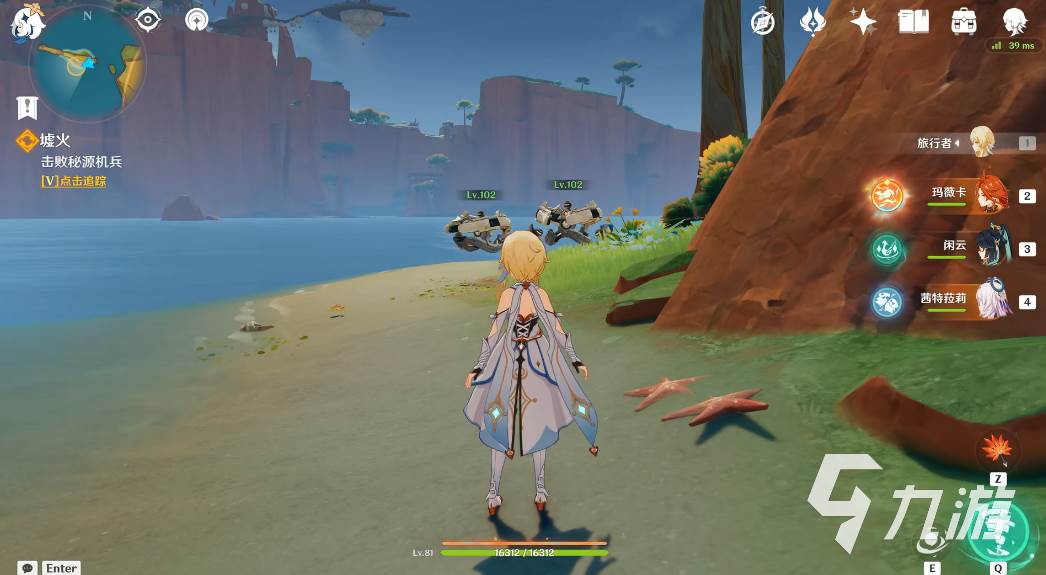The height and width of the screenshot is (575, 1046).
Task: Open the chat speech bubble
Action: click(x=27, y=567)
